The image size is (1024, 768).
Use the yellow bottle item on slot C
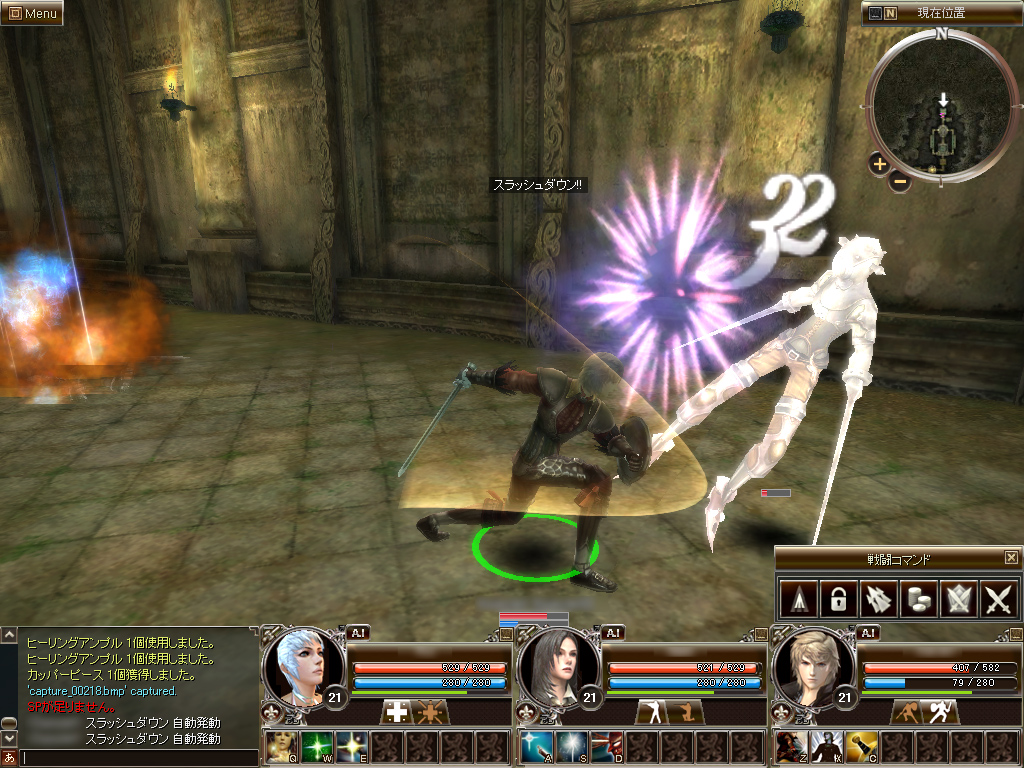tap(863, 745)
